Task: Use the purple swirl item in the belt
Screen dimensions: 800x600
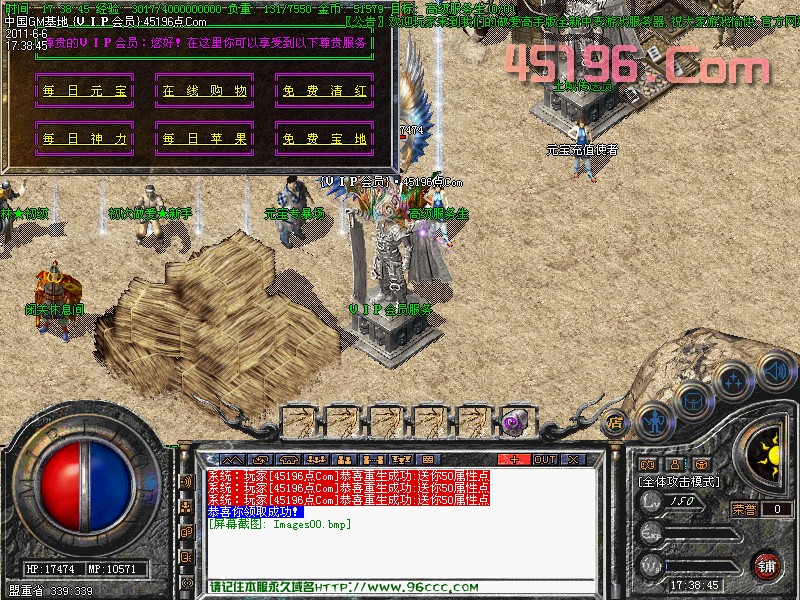Action: (x=516, y=422)
